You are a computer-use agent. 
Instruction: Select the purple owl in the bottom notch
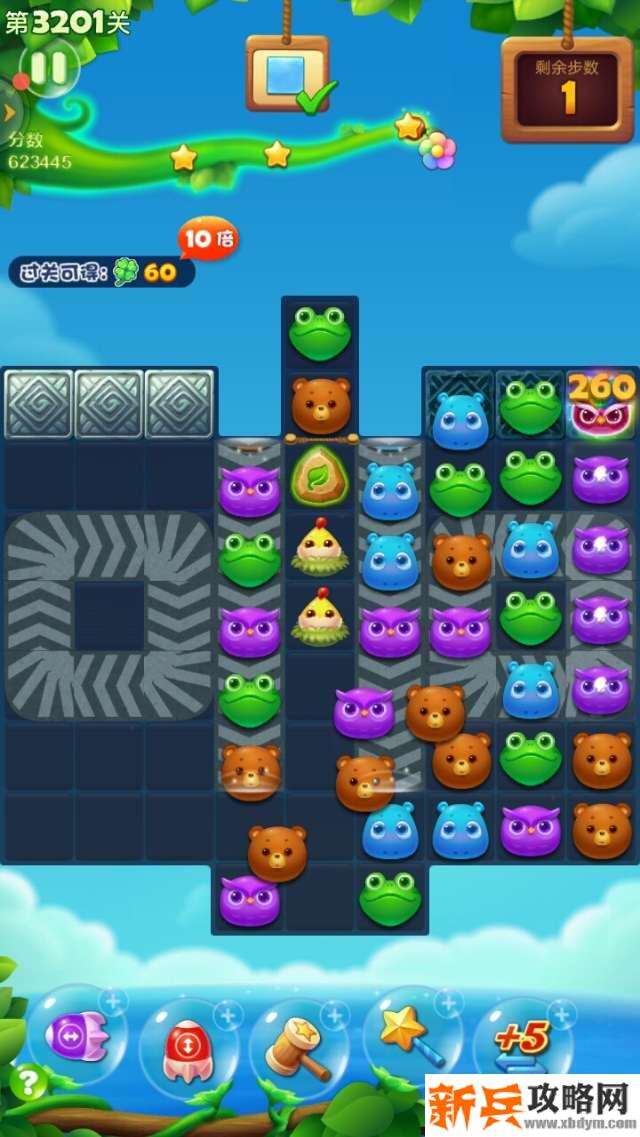(249, 899)
